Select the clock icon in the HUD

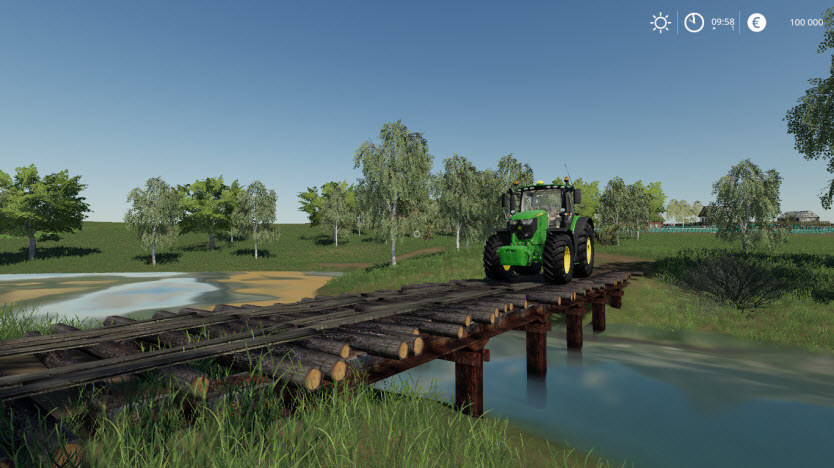click(x=694, y=22)
